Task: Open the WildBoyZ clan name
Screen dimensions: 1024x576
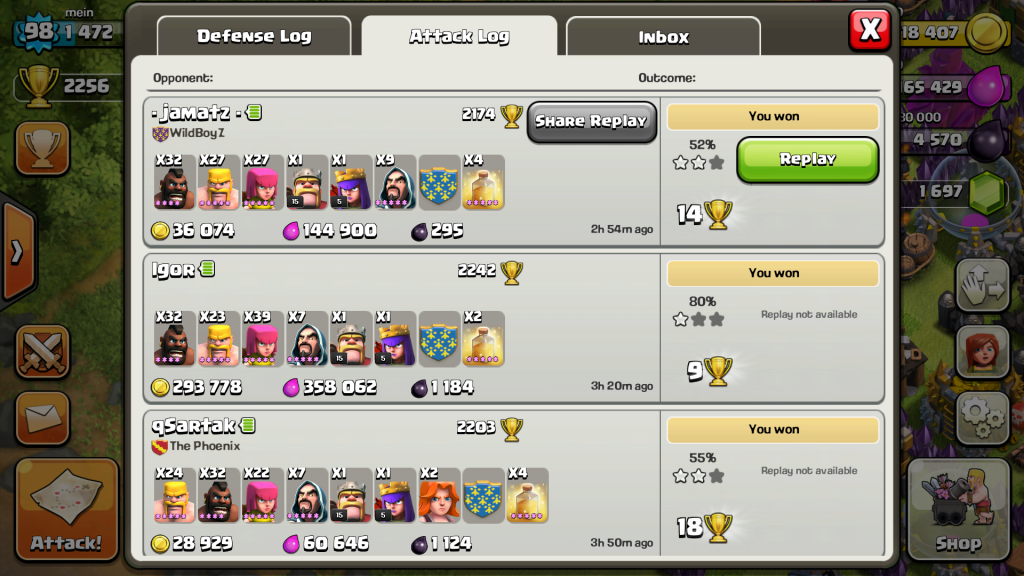Action: tap(196, 133)
